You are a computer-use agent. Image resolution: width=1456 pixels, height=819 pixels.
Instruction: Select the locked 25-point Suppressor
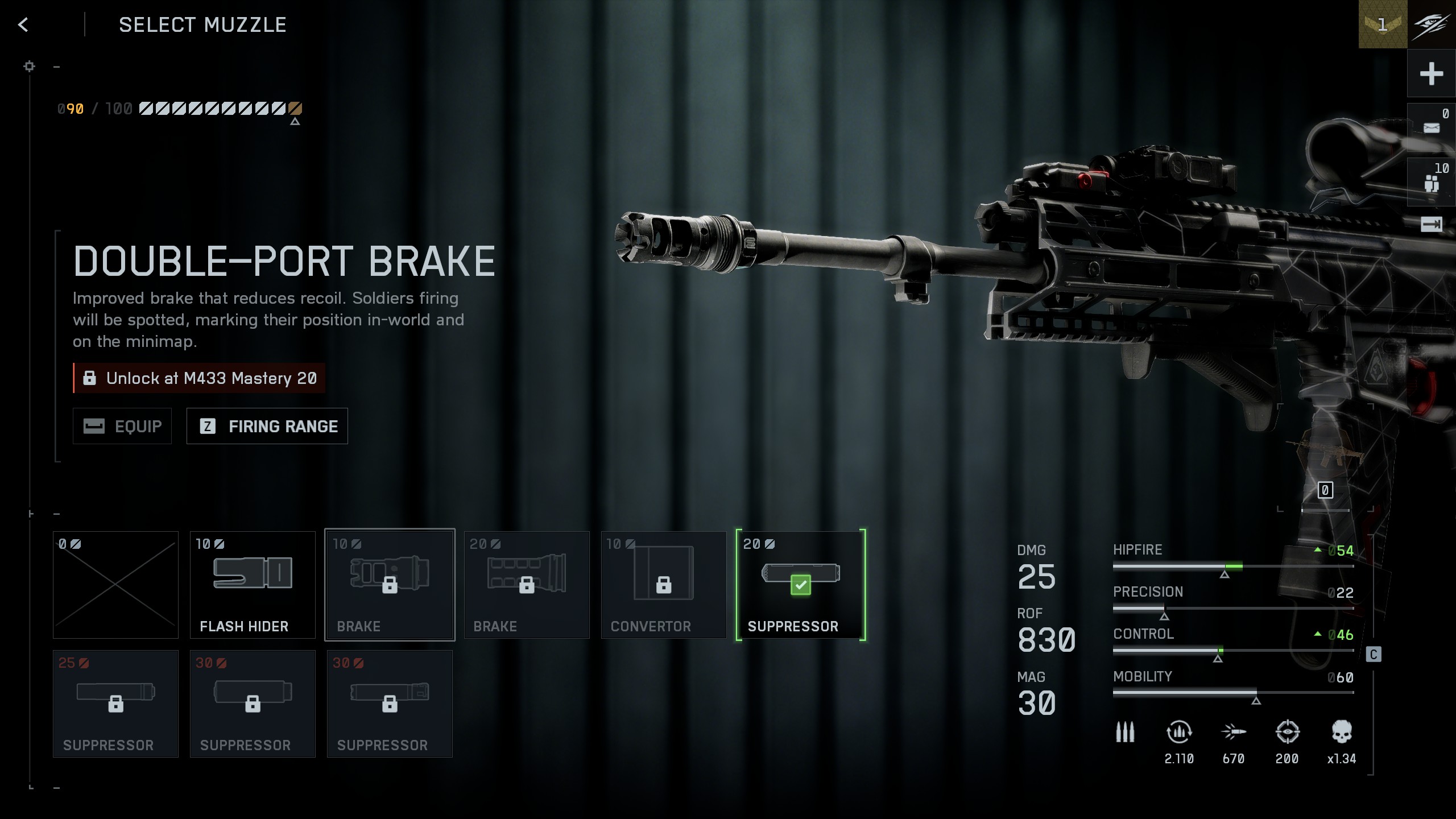(x=115, y=704)
